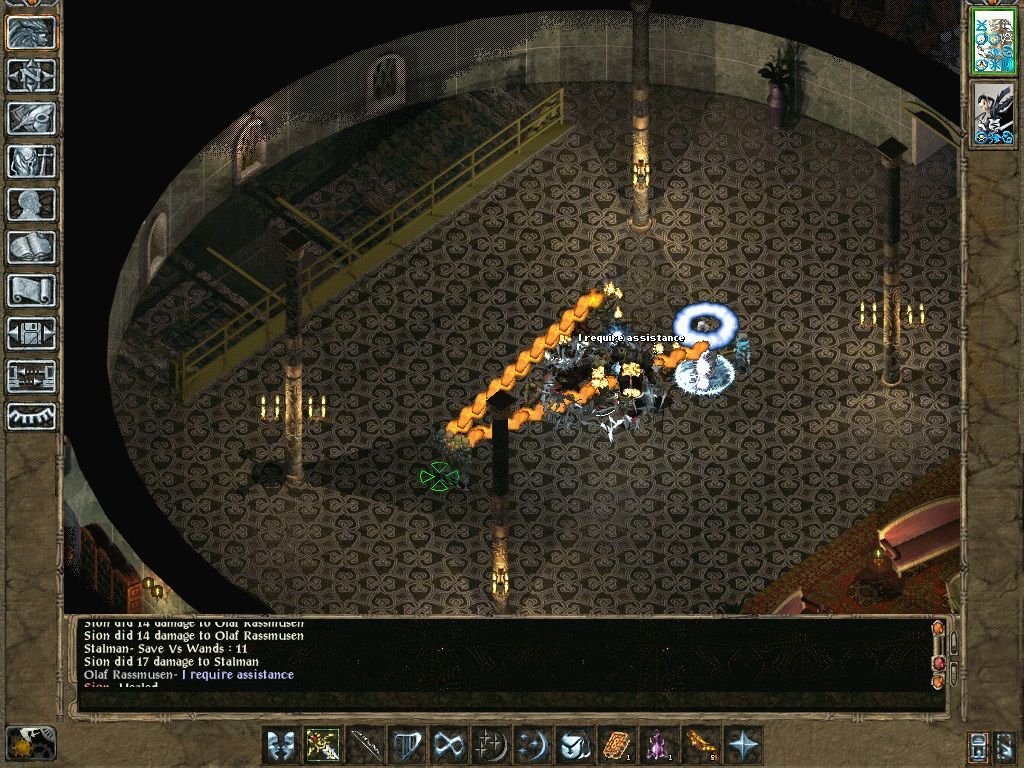Image resolution: width=1024 pixels, height=768 pixels.
Task: Choose the jeweled sword weapon slot
Action: pos(322,745)
